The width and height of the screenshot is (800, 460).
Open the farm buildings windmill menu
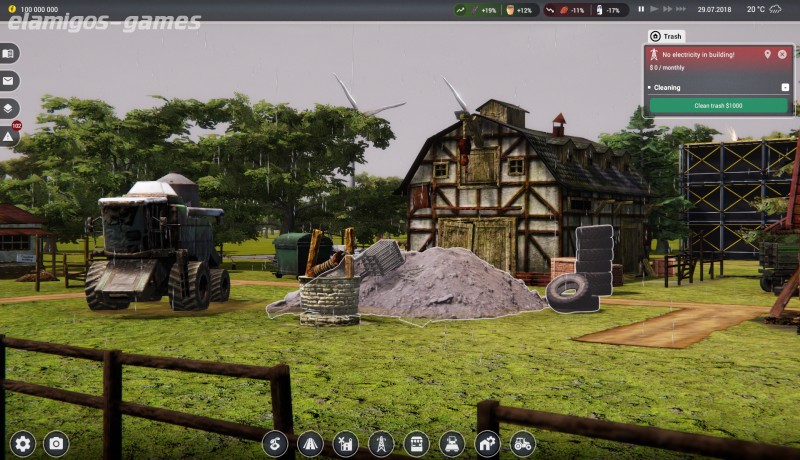click(x=345, y=443)
